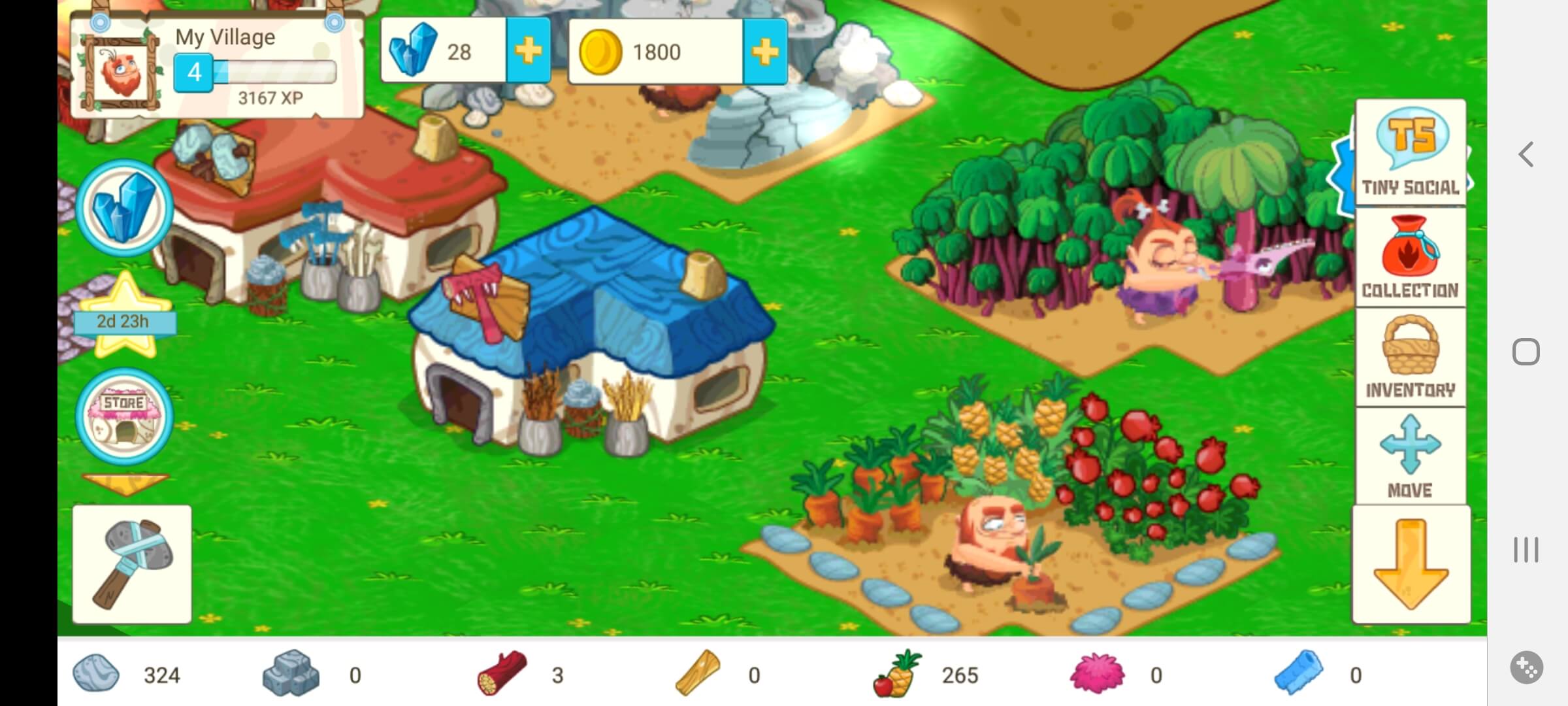Open the My Village profile portrait

coord(120,71)
